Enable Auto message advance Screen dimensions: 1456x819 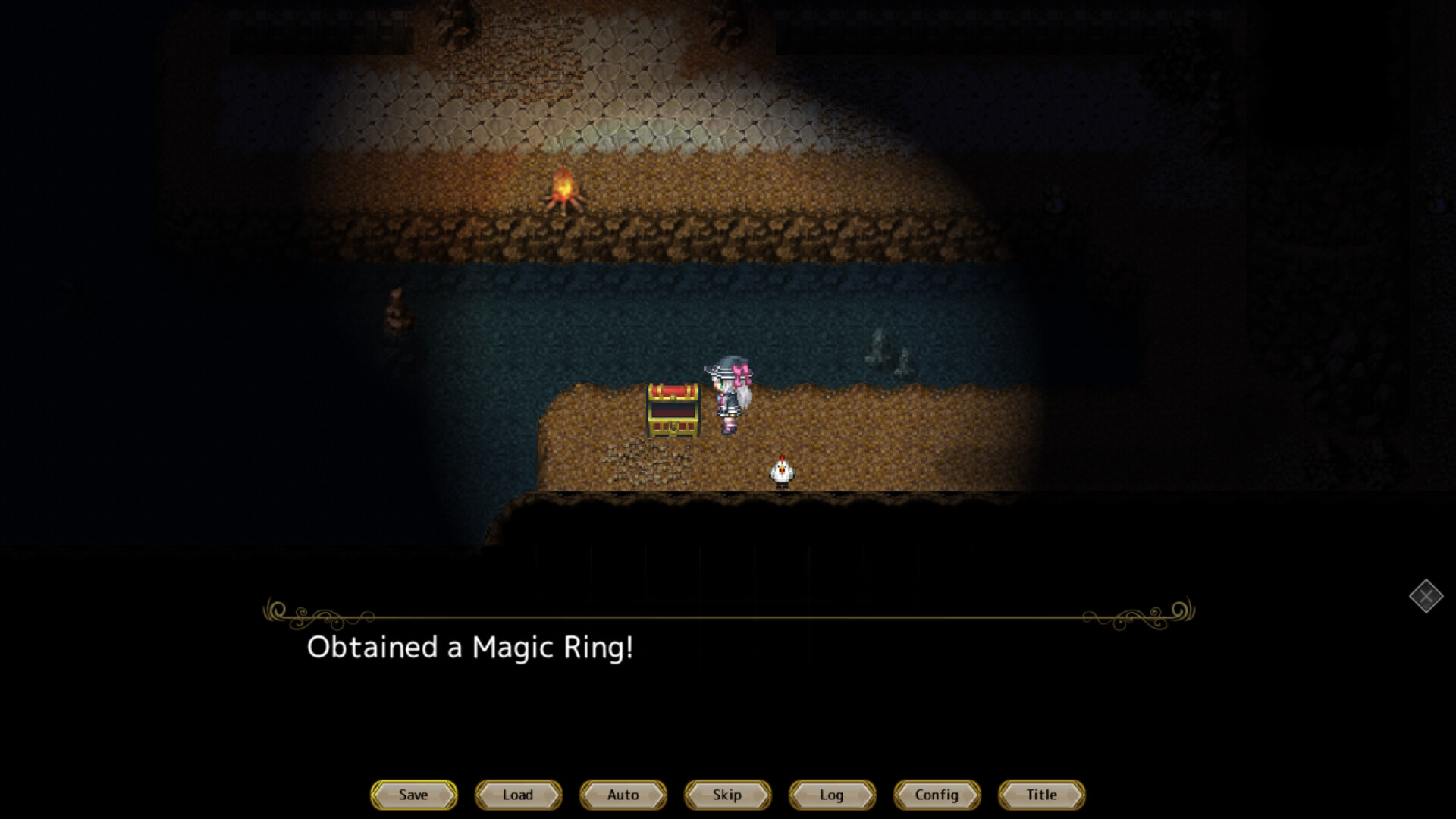[x=622, y=795]
